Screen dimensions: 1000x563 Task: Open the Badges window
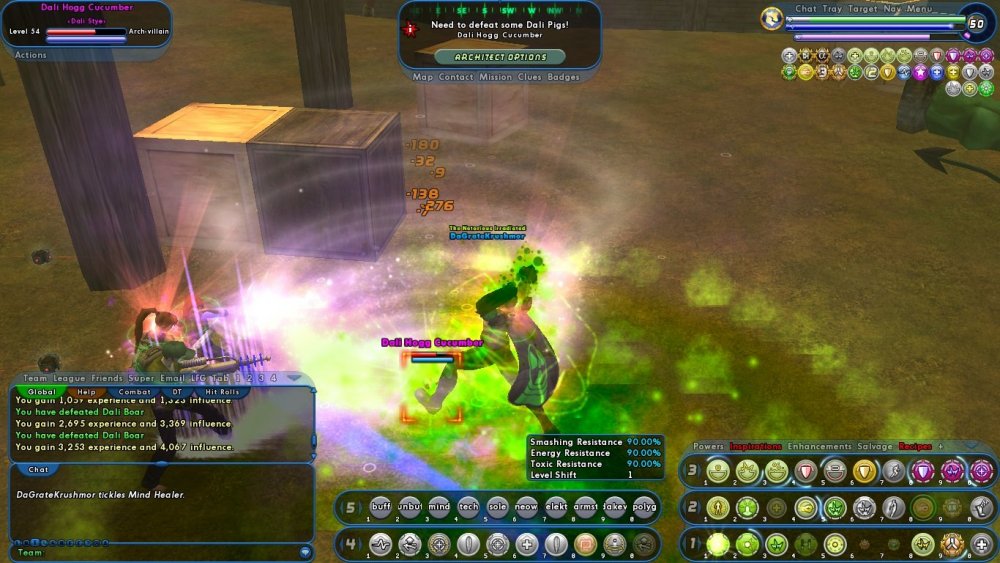[564, 77]
